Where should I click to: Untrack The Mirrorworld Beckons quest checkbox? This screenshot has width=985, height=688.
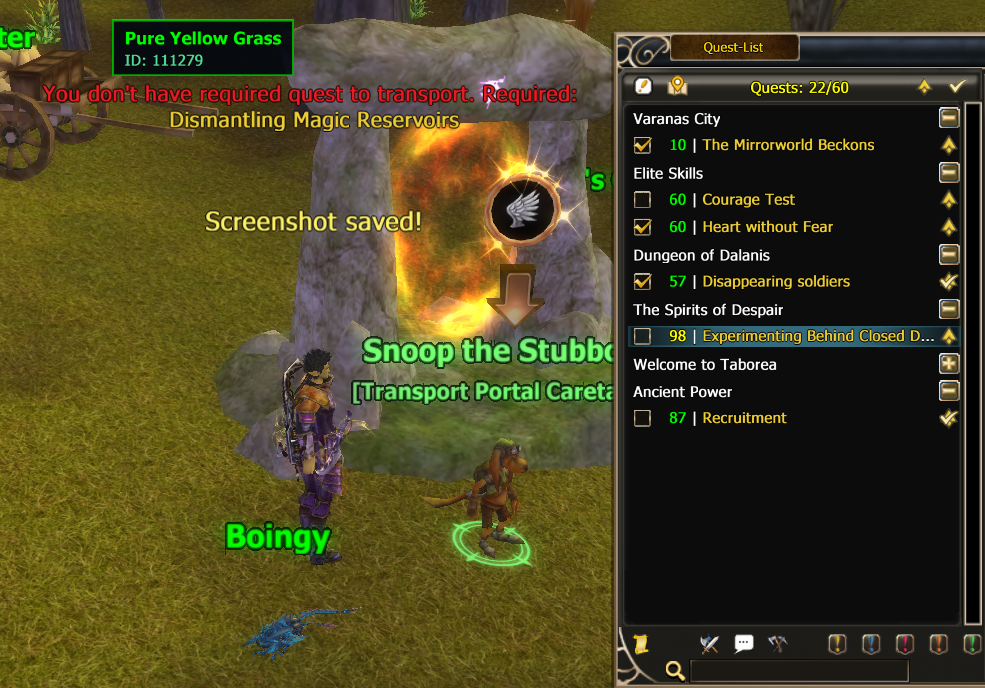pyautogui.click(x=643, y=145)
